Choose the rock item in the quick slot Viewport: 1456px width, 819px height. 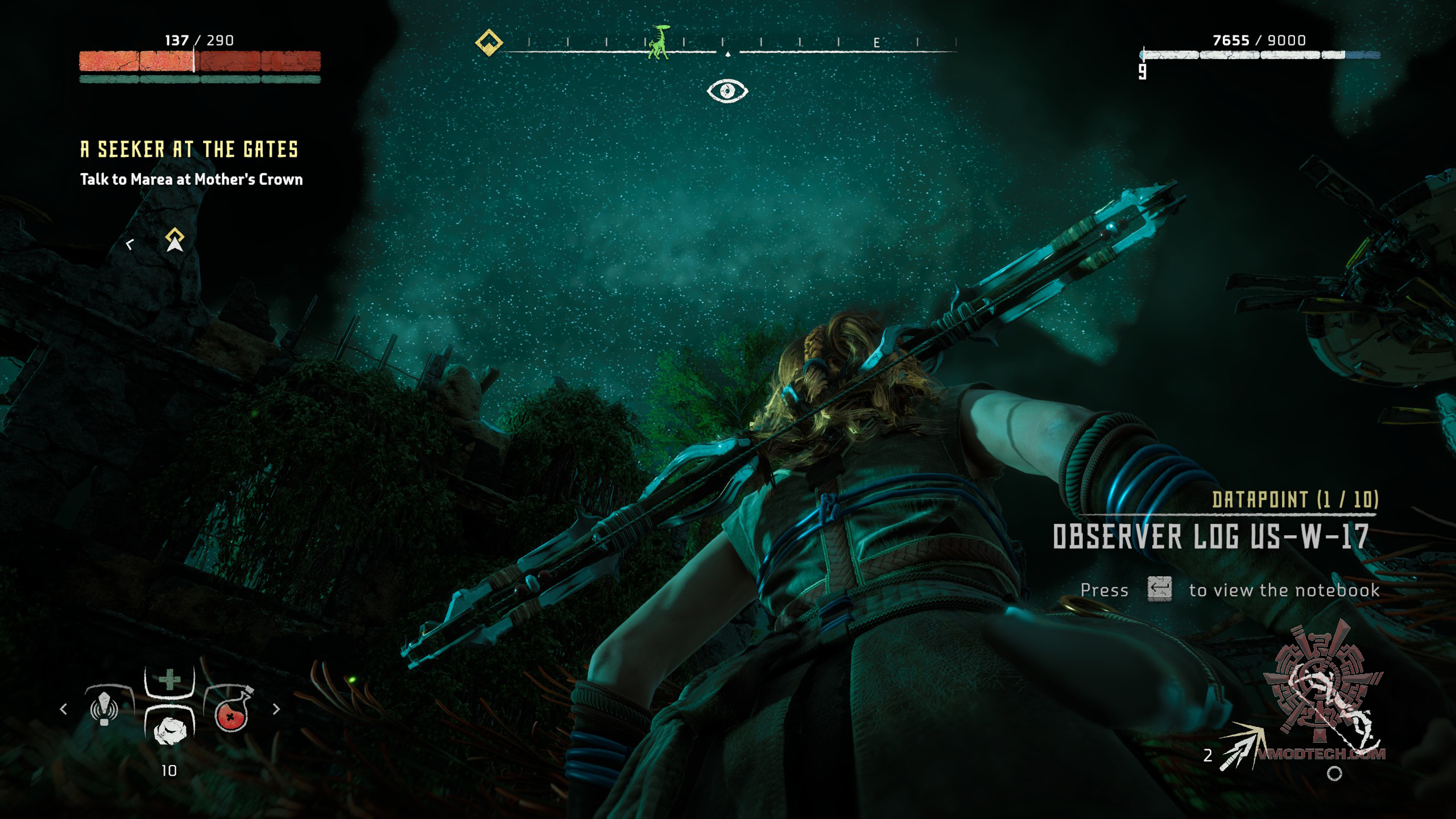(169, 730)
